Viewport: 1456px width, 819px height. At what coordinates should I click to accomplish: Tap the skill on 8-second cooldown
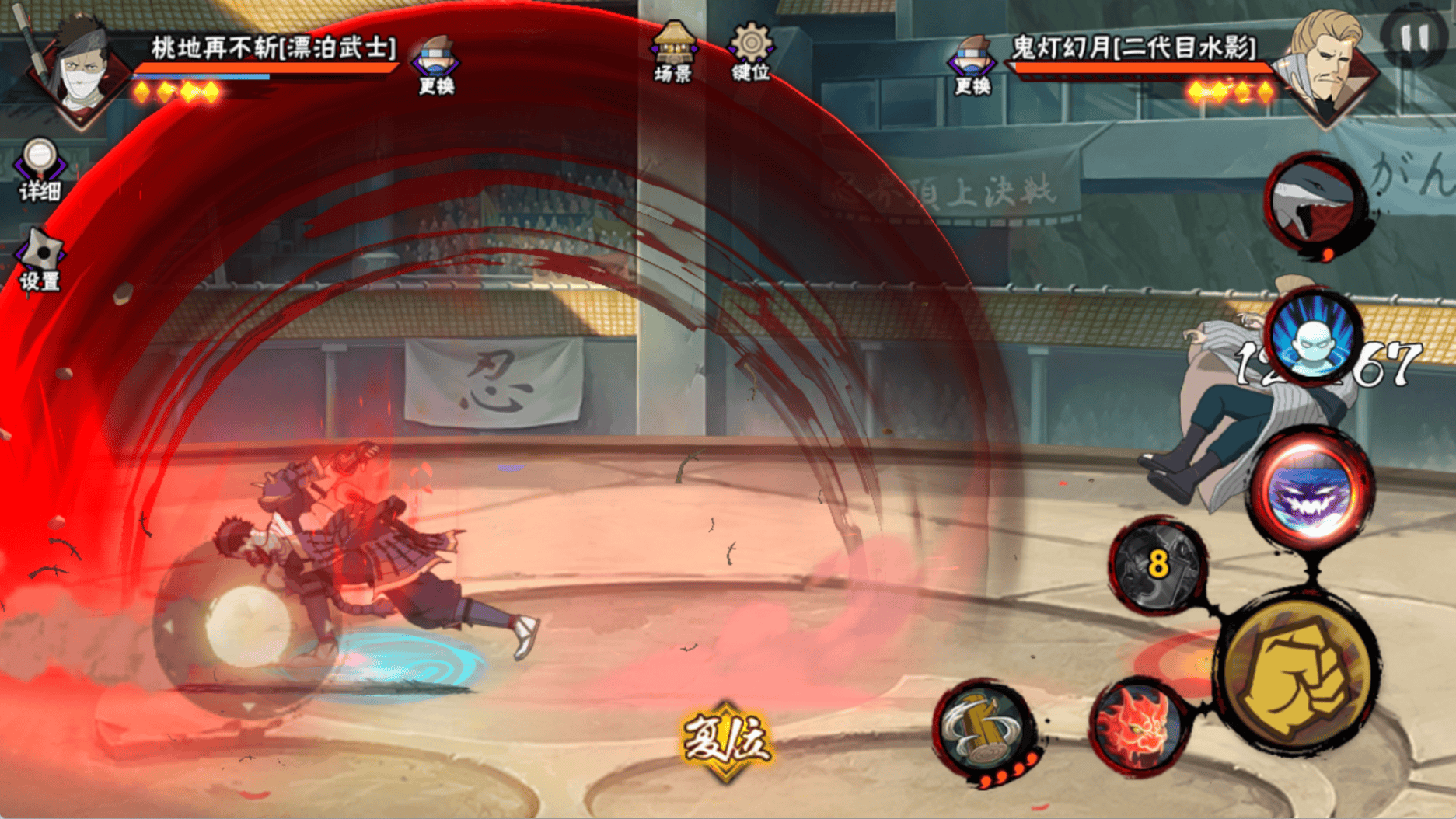pyautogui.click(x=1157, y=565)
